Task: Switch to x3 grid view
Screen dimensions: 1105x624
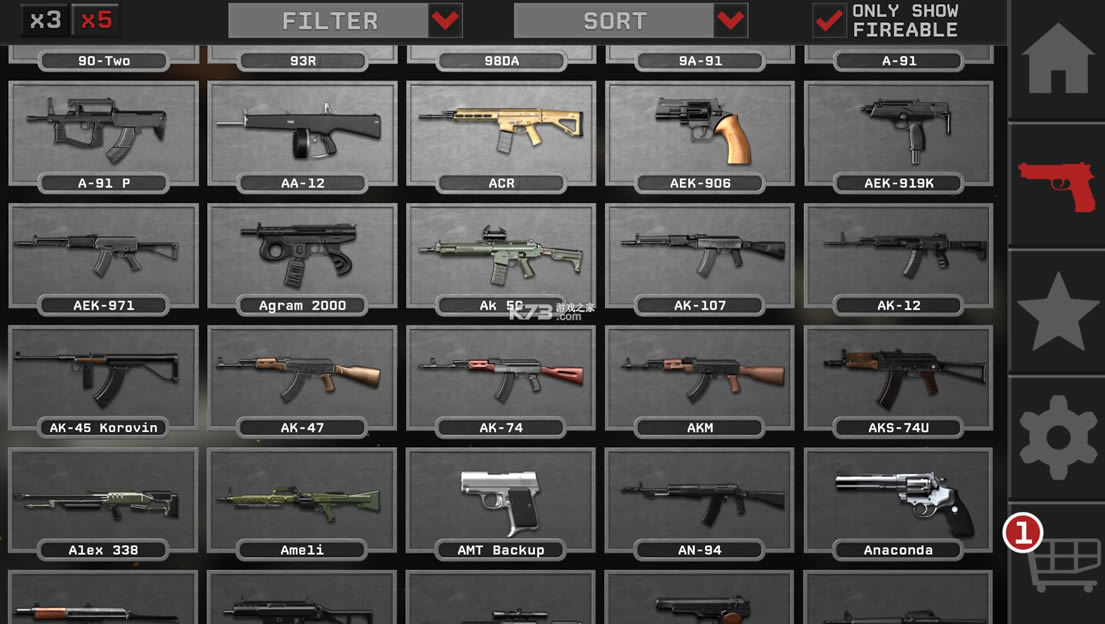Action: pyautogui.click(x=45, y=20)
